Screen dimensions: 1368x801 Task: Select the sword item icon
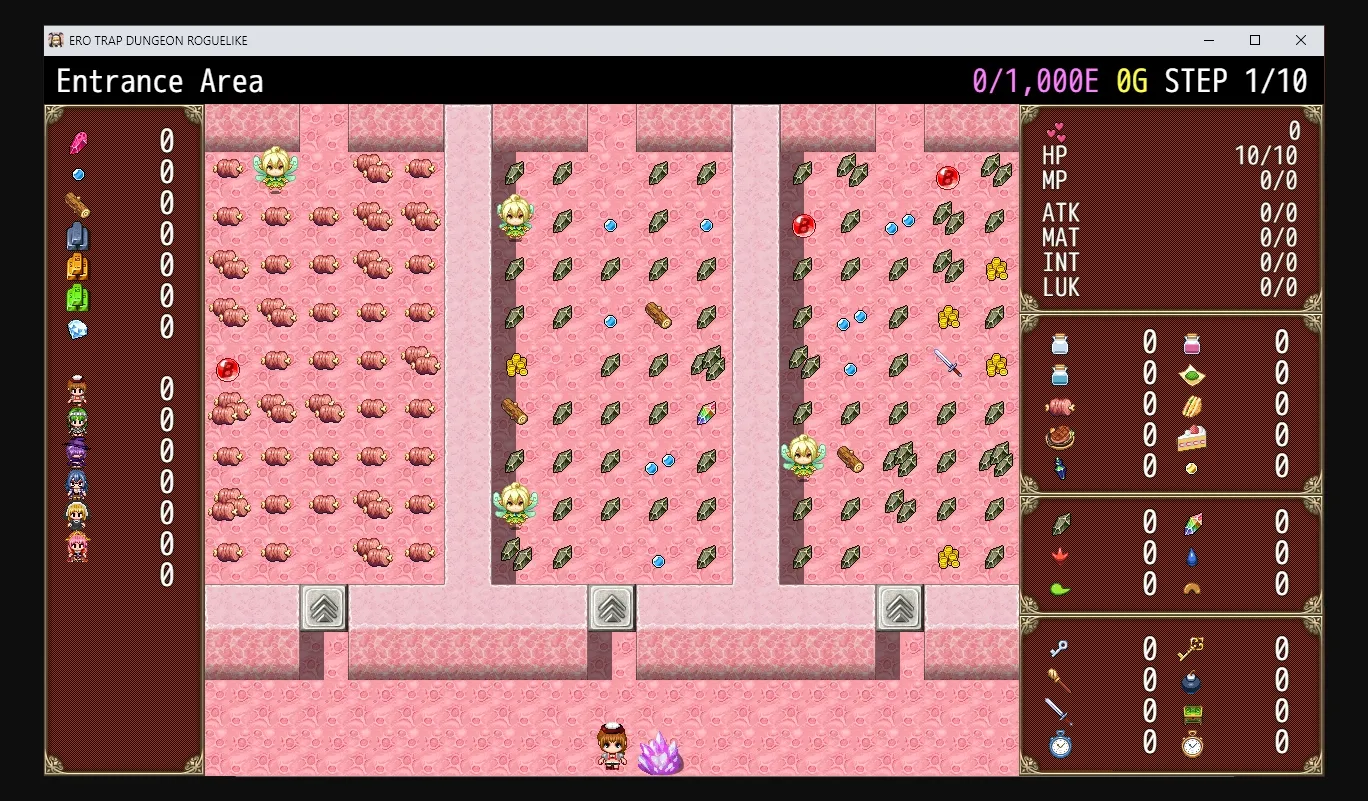coord(1060,712)
